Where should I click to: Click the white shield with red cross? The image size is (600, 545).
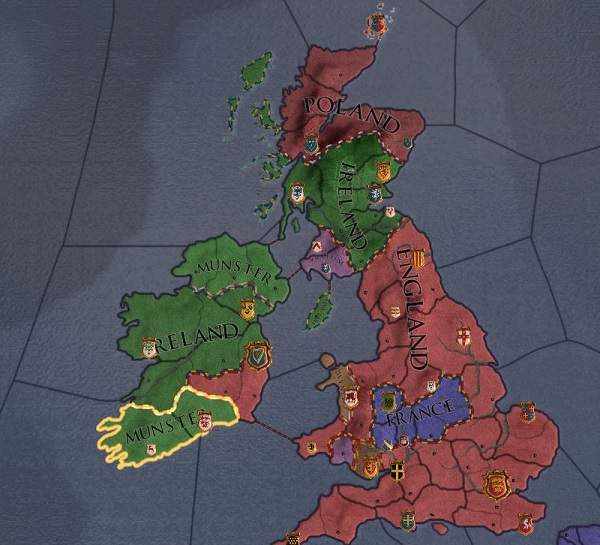coord(463,335)
